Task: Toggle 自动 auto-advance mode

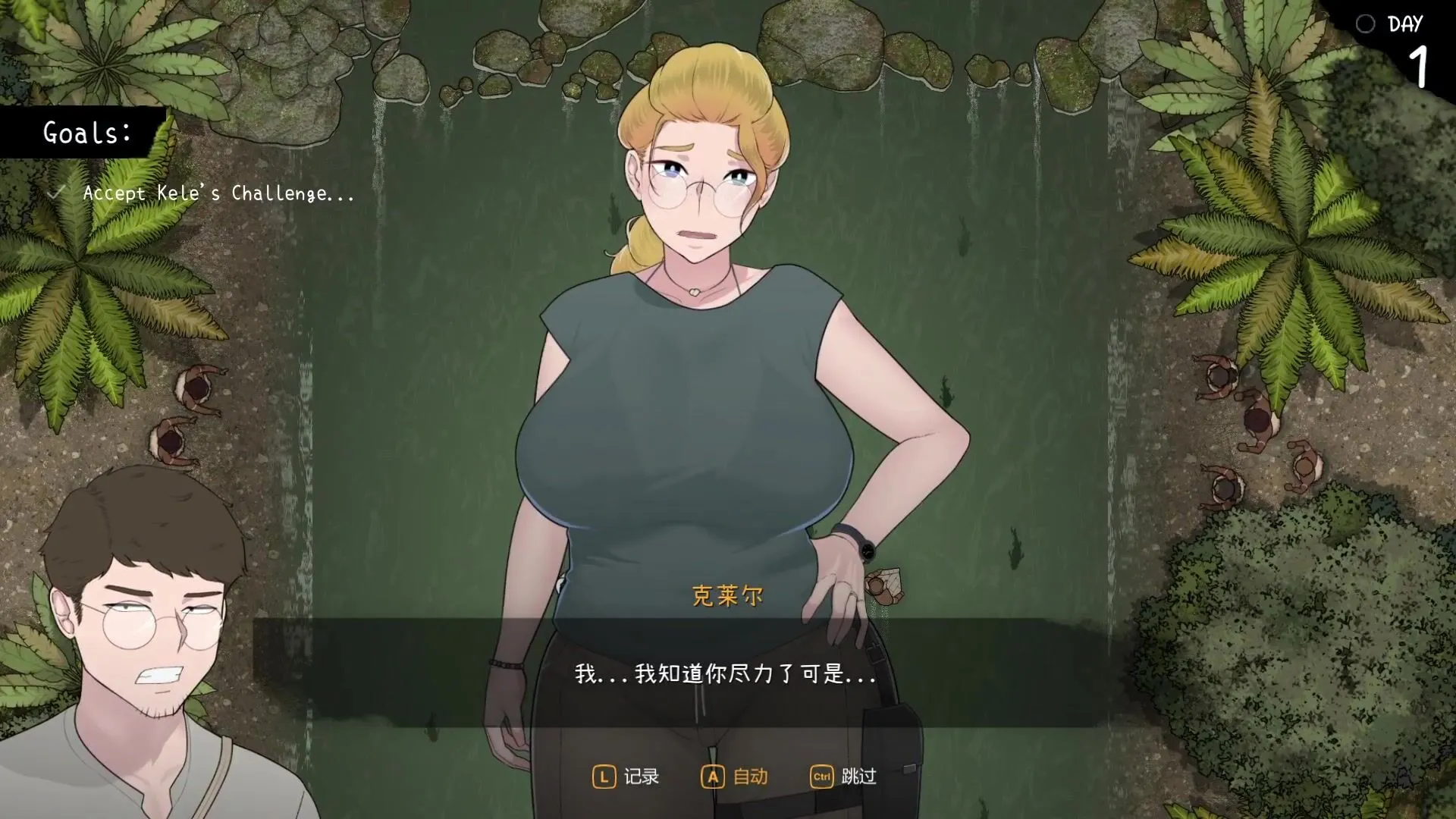Action: [734, 777]
